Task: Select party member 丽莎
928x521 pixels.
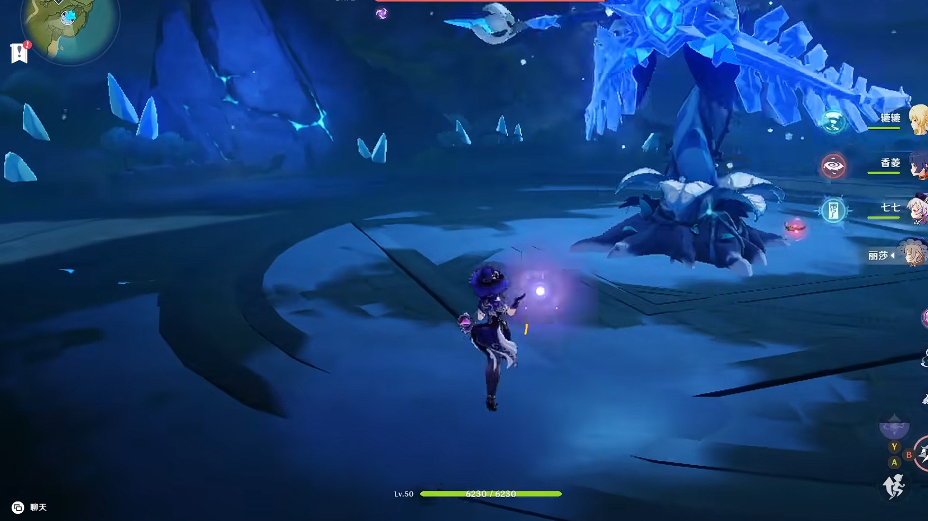Action: [911, 254]
